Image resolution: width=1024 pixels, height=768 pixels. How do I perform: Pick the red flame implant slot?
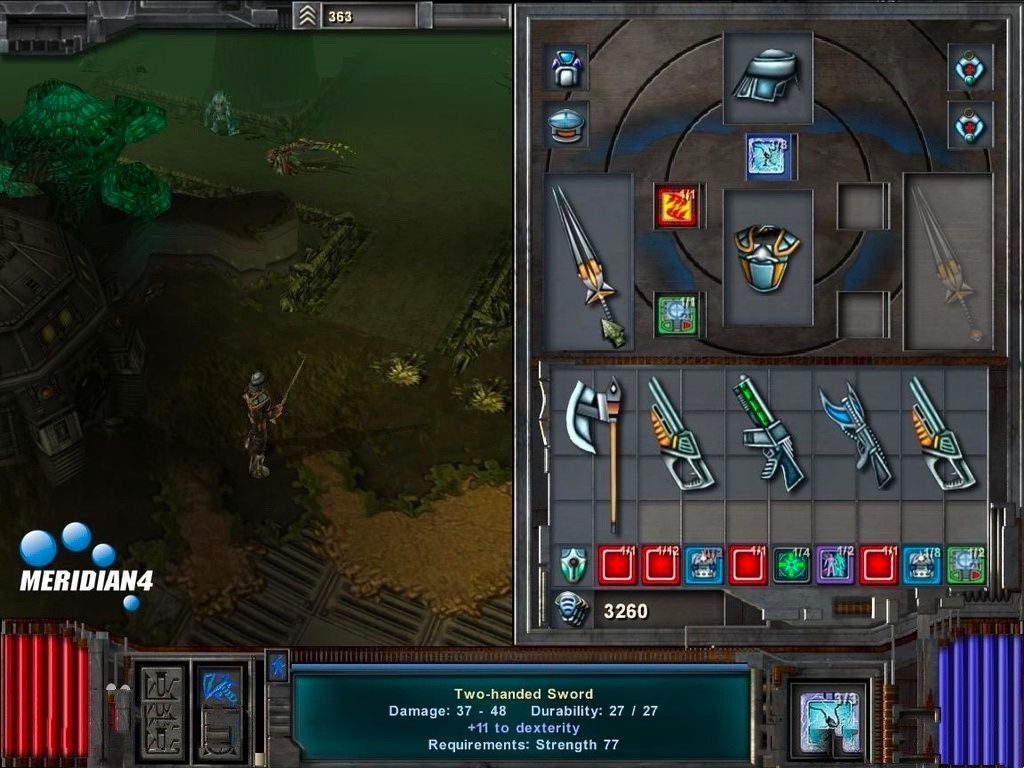pos(676,205)
